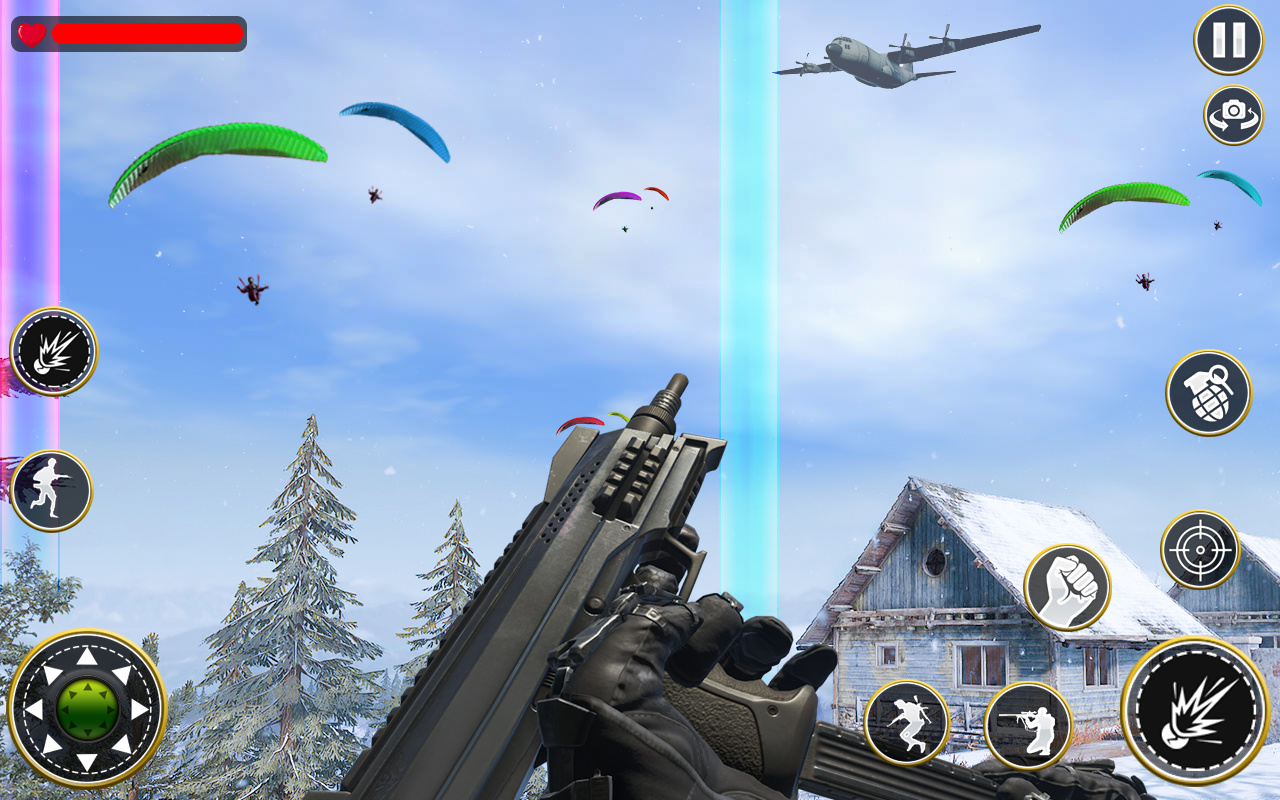This screenshot has height=800, width=1280.
Task: Throw a grenade using the grenade icon
Action: (1206, 393)
